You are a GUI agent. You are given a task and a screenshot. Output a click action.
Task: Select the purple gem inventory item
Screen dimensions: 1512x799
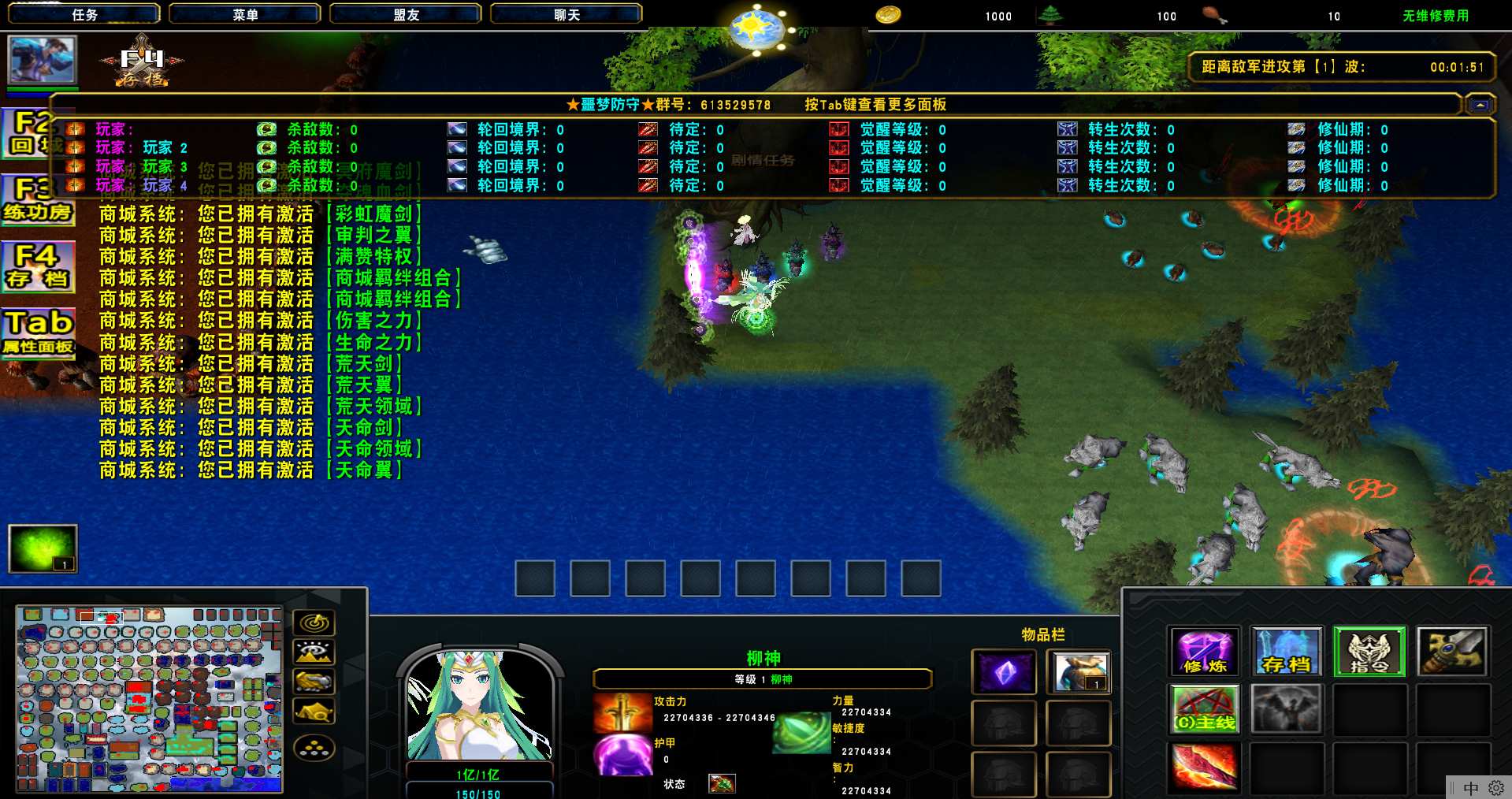tap(1004, 673)
